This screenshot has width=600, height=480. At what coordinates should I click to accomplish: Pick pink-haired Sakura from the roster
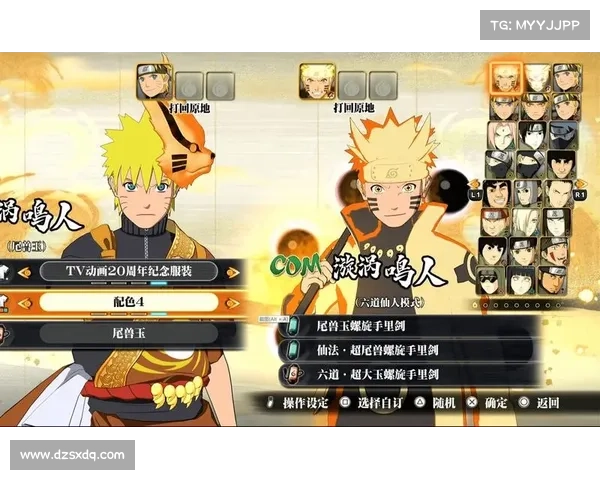pyautogui.click(x=503, y=134)
